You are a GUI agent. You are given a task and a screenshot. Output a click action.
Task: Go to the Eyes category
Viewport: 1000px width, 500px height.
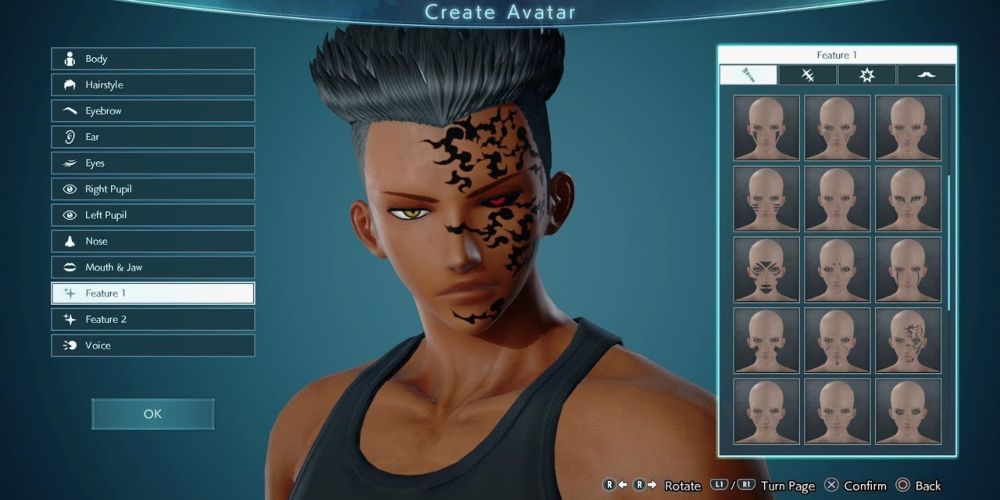[x=153, y=163]
